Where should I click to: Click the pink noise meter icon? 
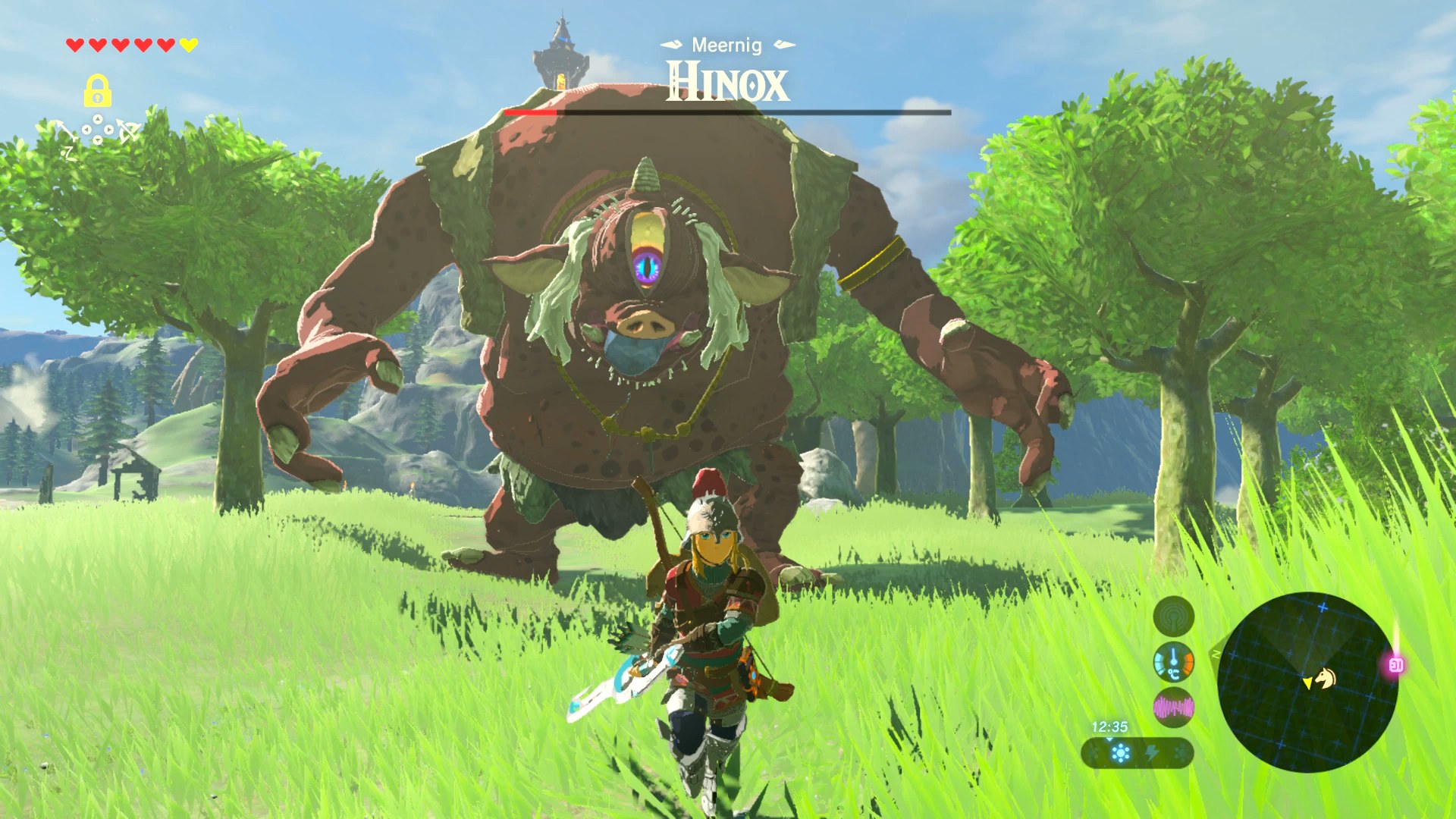point(1173,708)
